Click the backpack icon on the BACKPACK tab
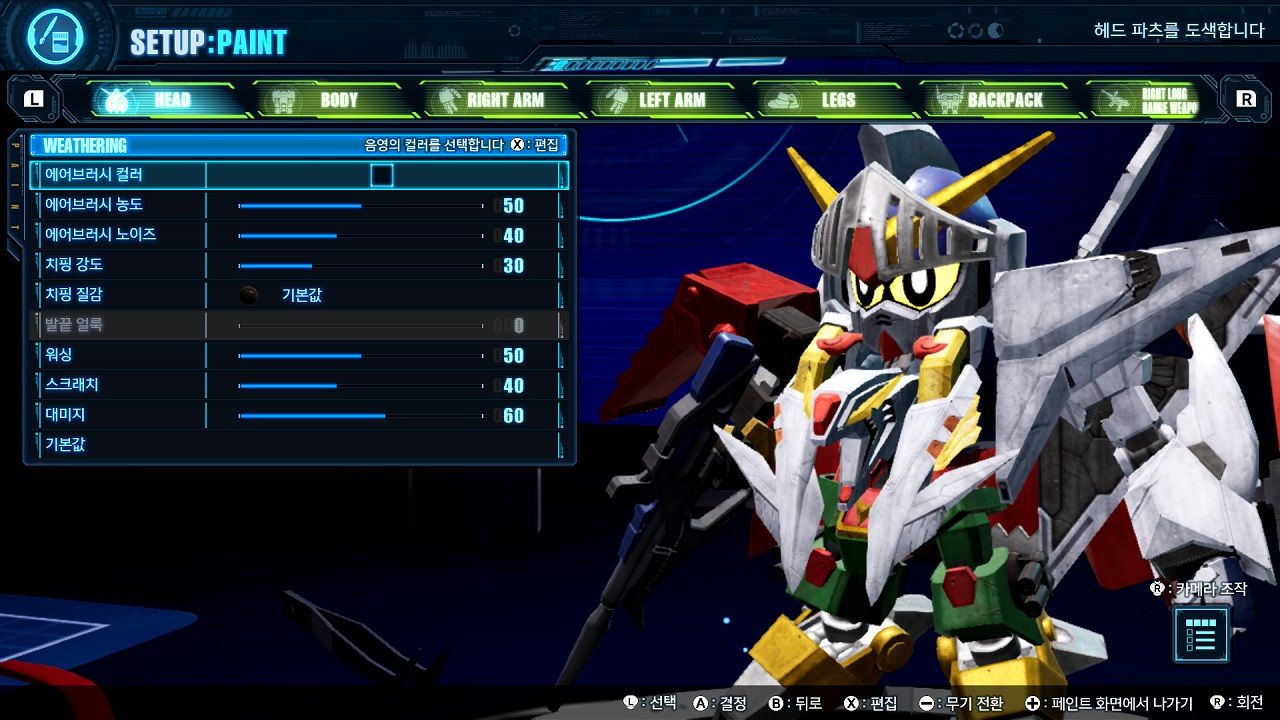The height and width of the screenshot is (720, 1280). tap(948, 100)
